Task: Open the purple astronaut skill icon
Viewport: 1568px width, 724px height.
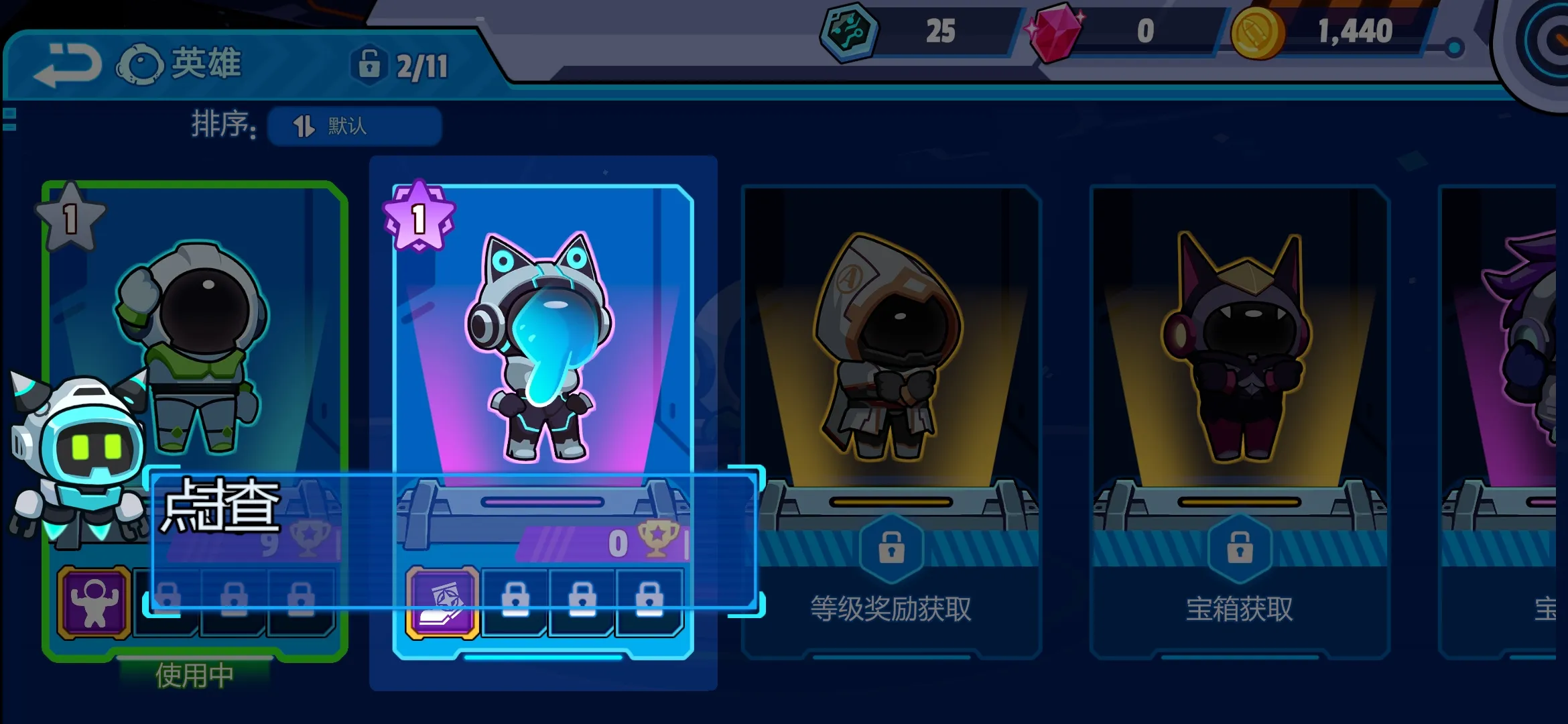Action: (94, 601)
